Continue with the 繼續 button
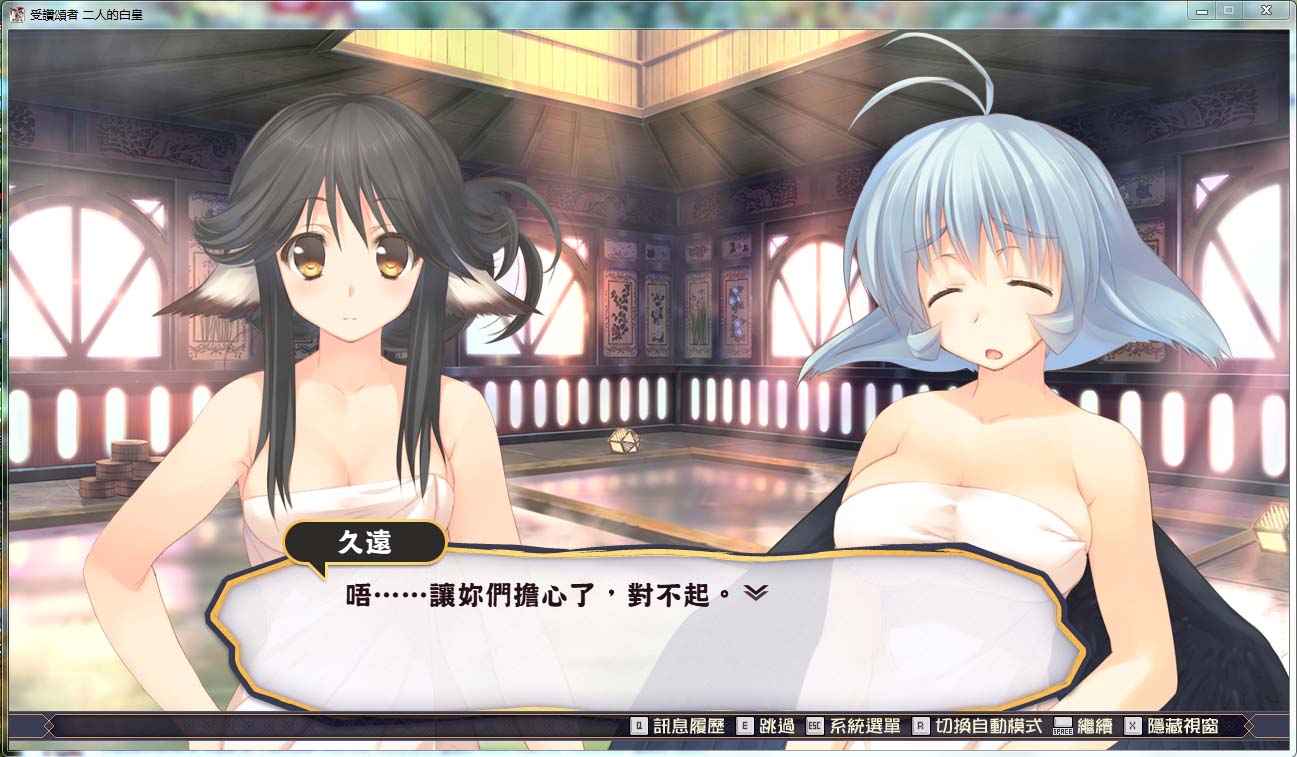 tap(1083, 727)
